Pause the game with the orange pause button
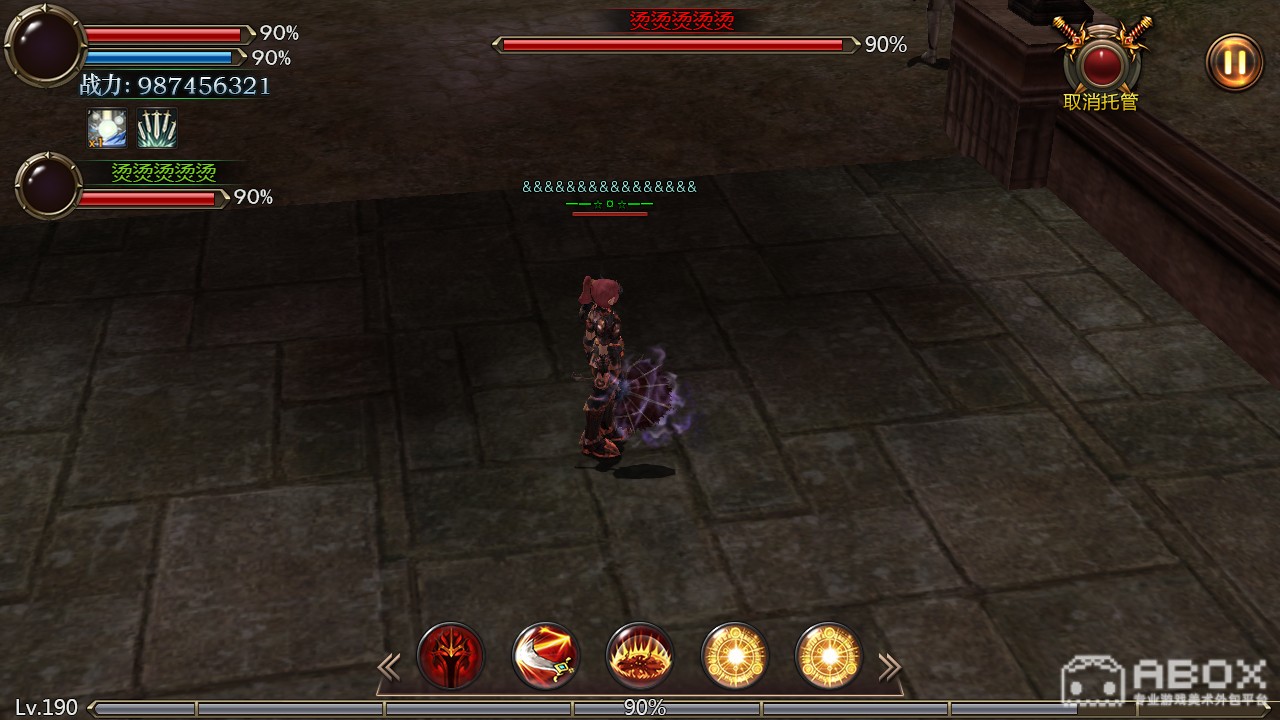 click(x=1234, y=62)
